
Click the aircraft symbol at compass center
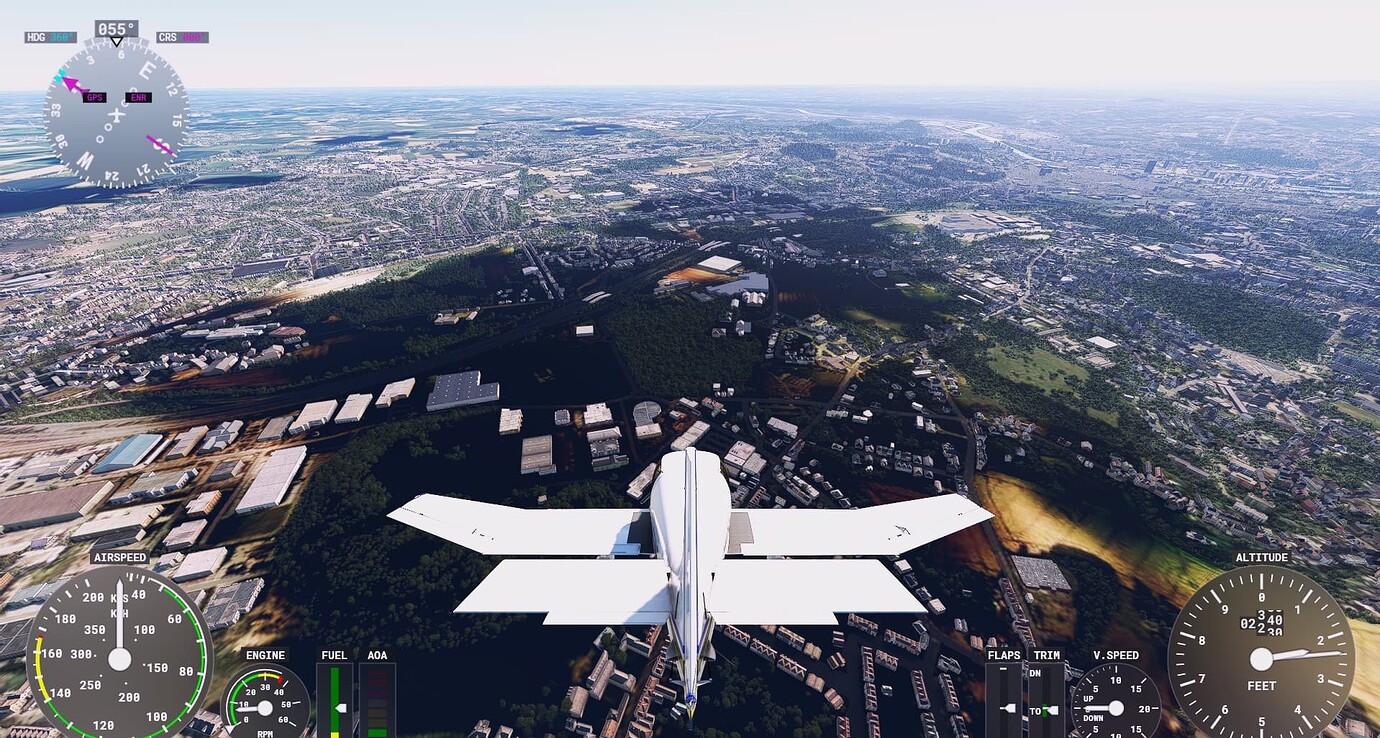click(115, 116)
